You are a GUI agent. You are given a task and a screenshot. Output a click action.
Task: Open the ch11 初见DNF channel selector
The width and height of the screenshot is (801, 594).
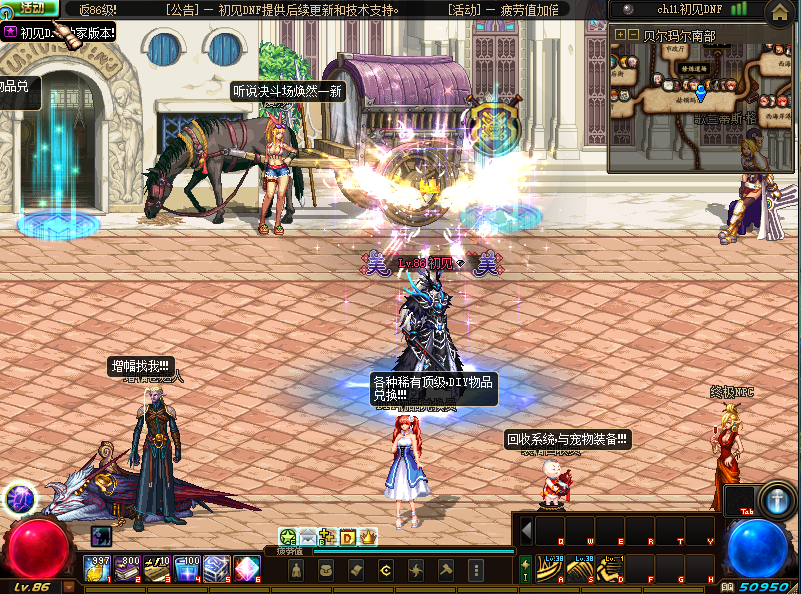pos(690,9)
